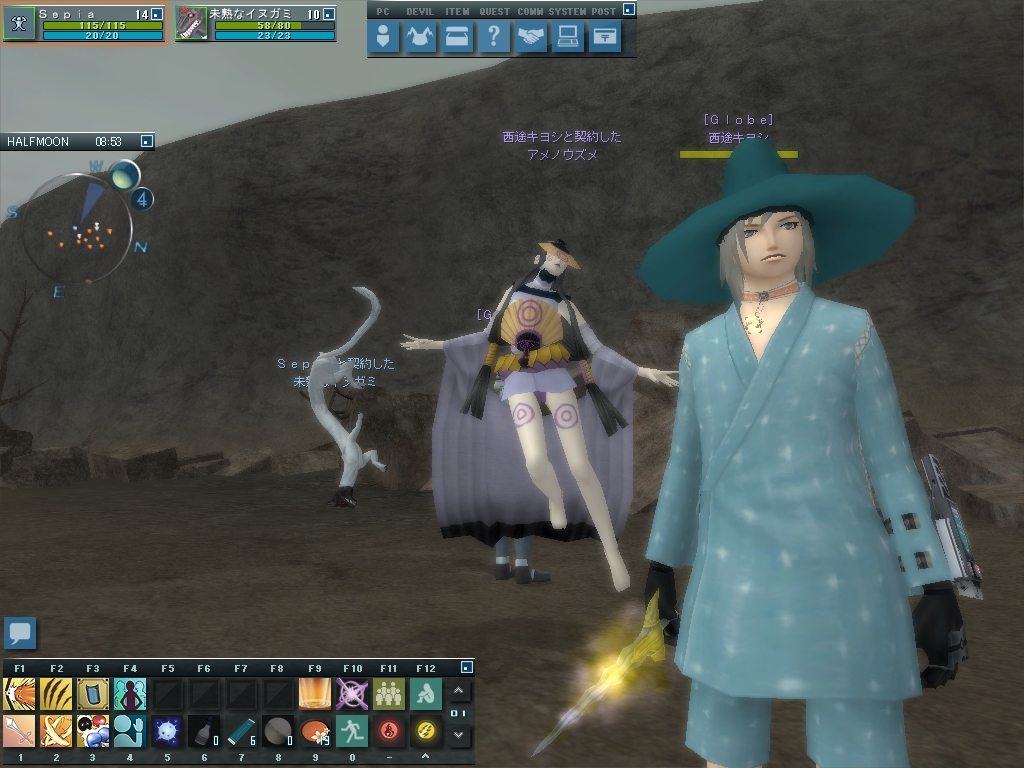
Task: Open the DEVIL menu
Action: tap(420, 38)
